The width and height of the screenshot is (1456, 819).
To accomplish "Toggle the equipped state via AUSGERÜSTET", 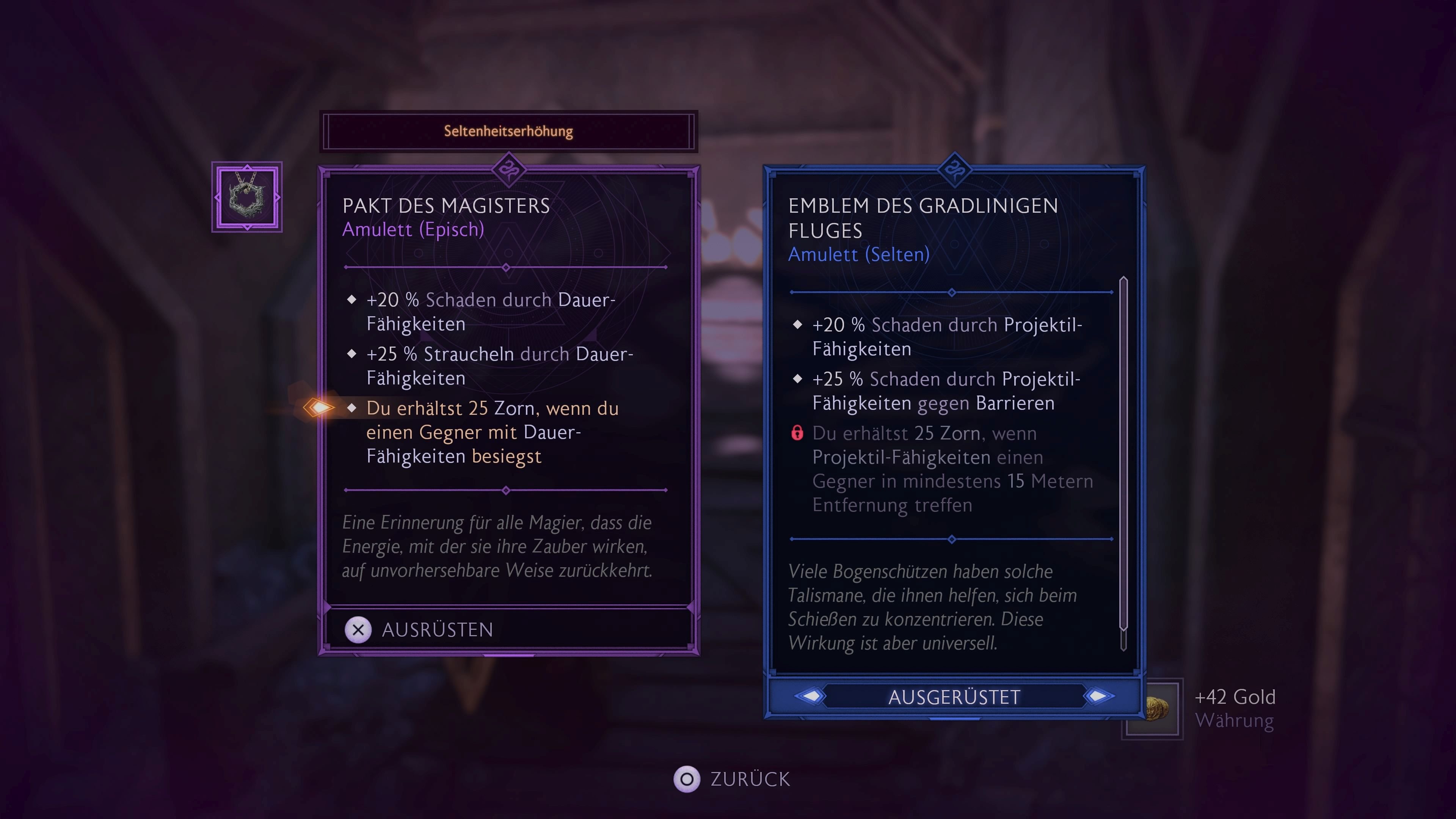I will pyautogui.click(x=954, y=697).
